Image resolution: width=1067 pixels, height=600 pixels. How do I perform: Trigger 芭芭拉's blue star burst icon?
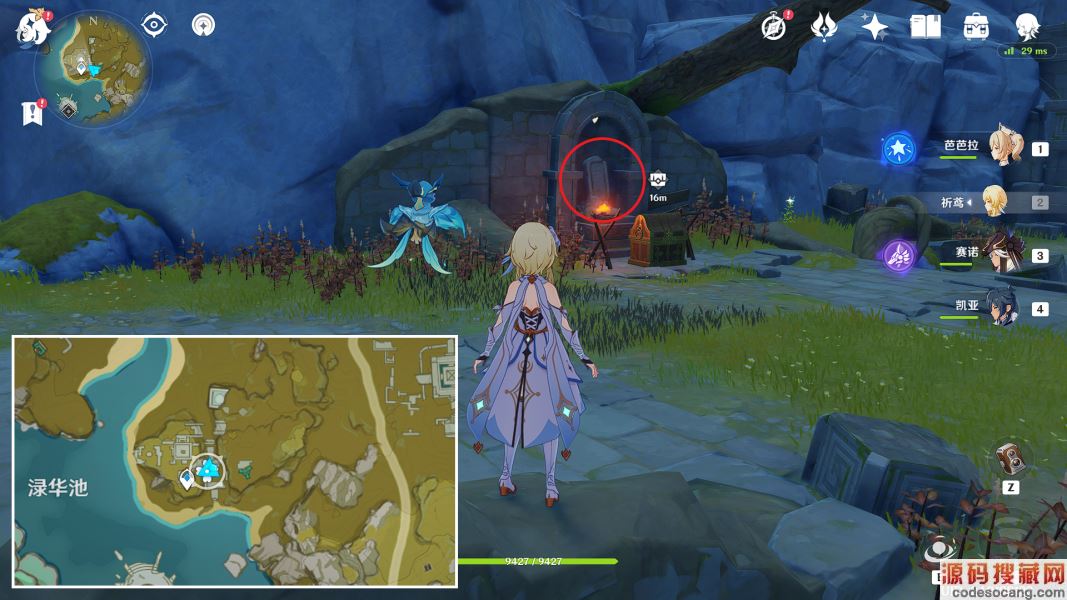pos(898,150)
